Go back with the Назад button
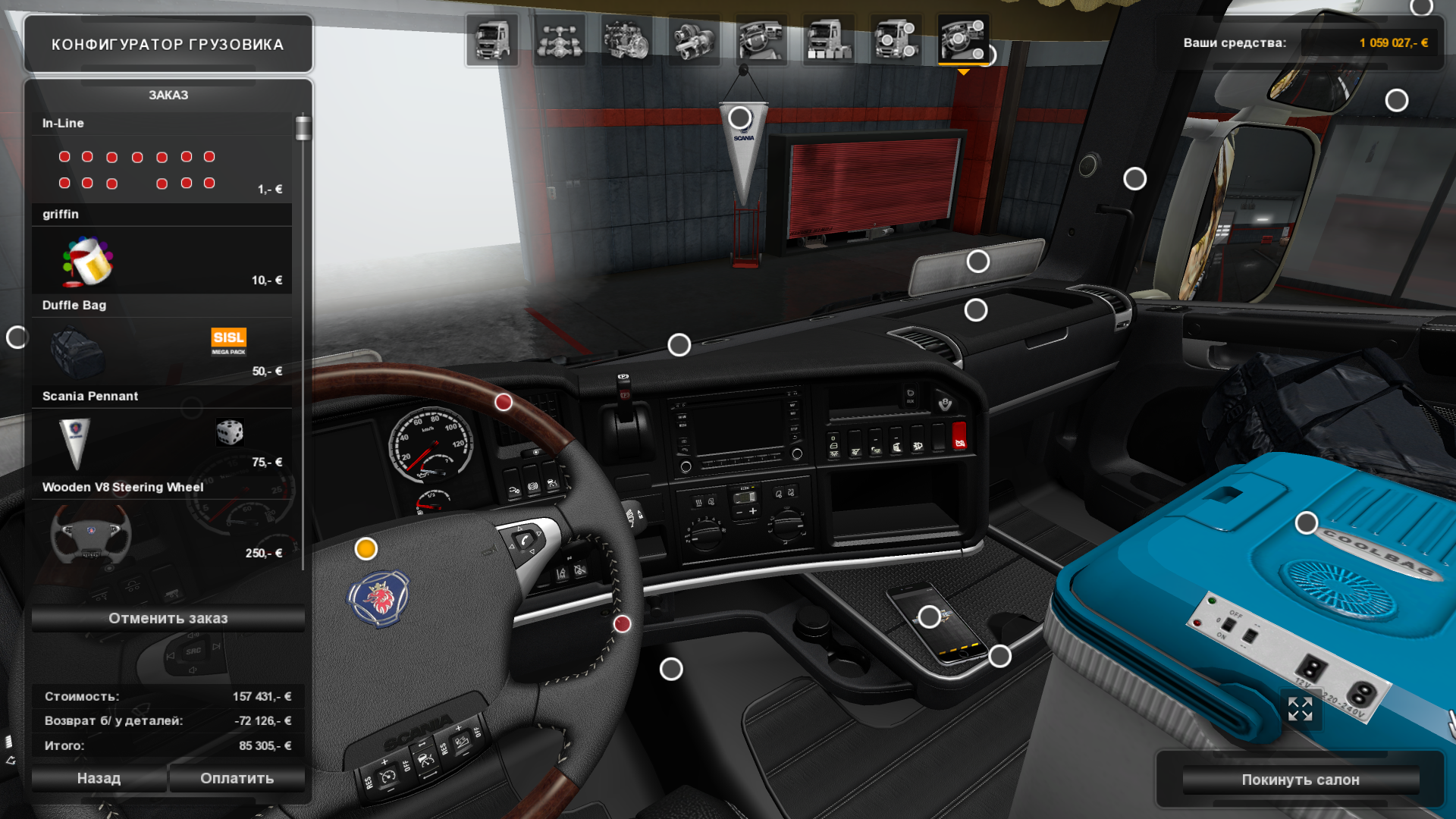Screen dimensions: 1456x819 click(x=99, y=778)
